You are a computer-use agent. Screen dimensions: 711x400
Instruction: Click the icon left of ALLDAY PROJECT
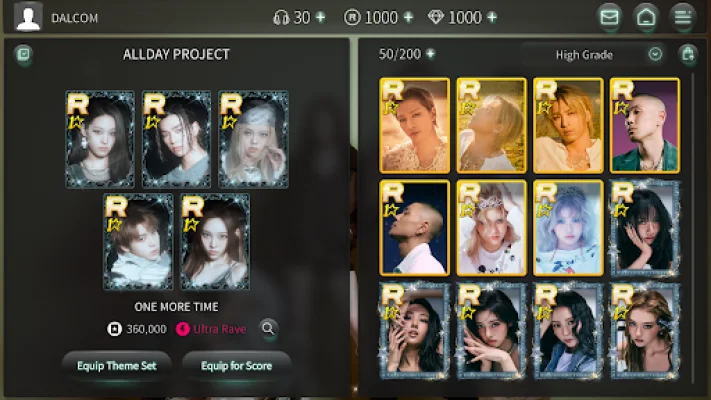(x=24, y=54)
